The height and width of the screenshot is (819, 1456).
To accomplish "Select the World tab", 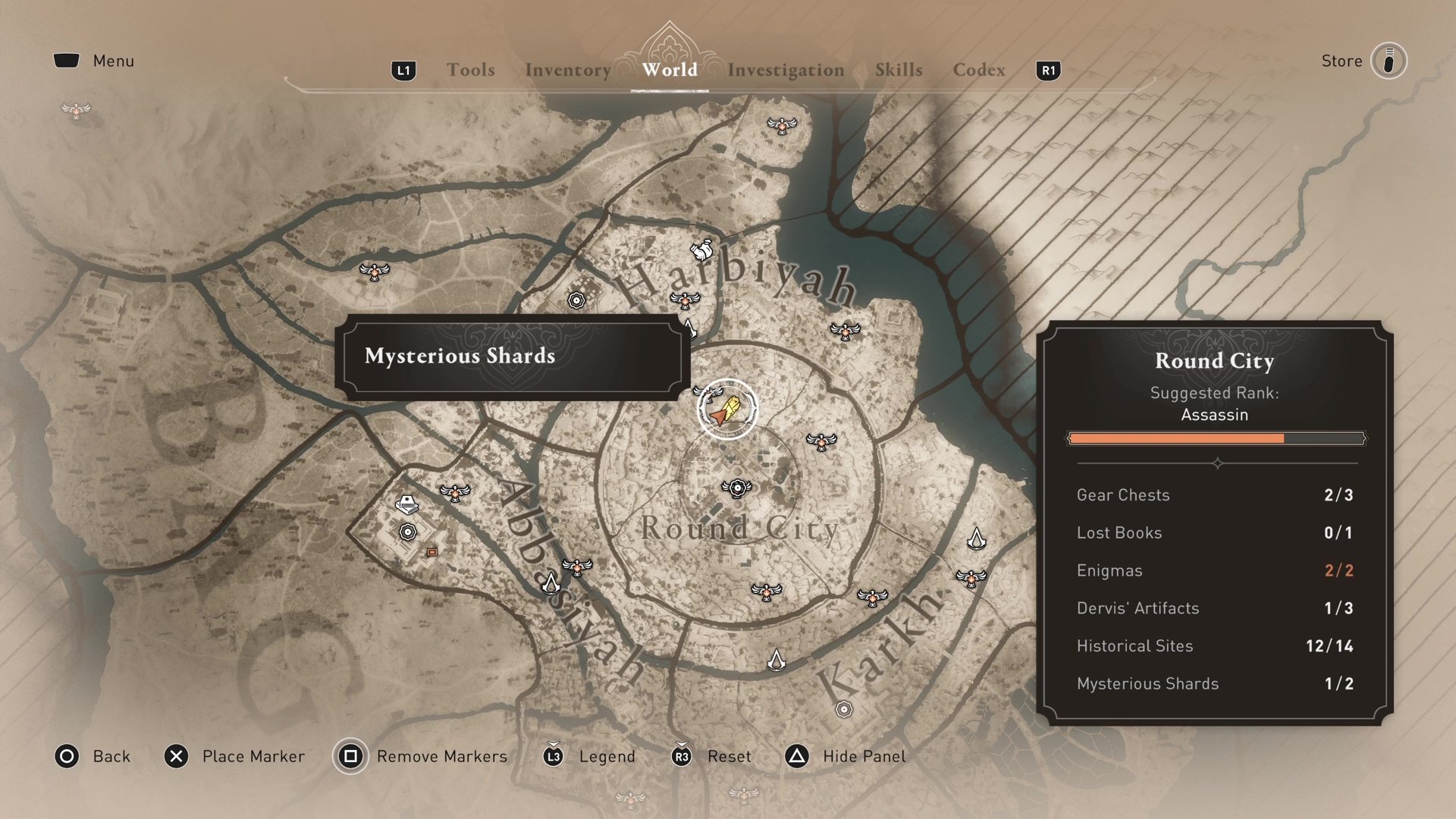I will (670, 70).
